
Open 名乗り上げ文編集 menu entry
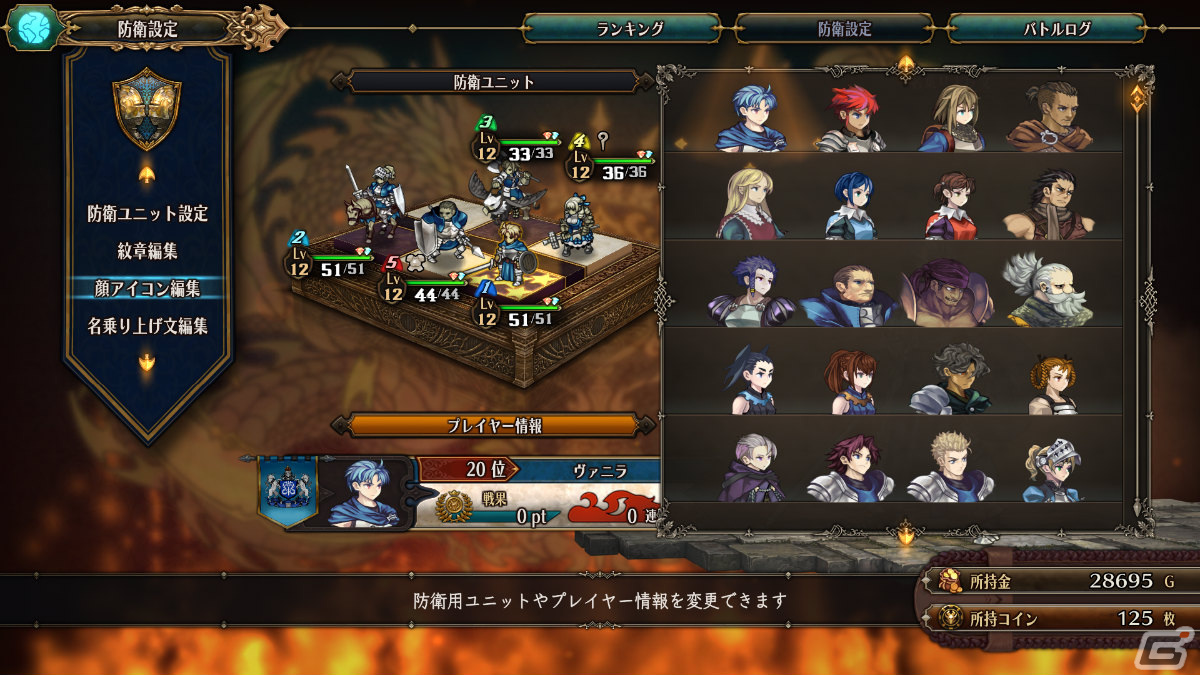pos(147,326)
